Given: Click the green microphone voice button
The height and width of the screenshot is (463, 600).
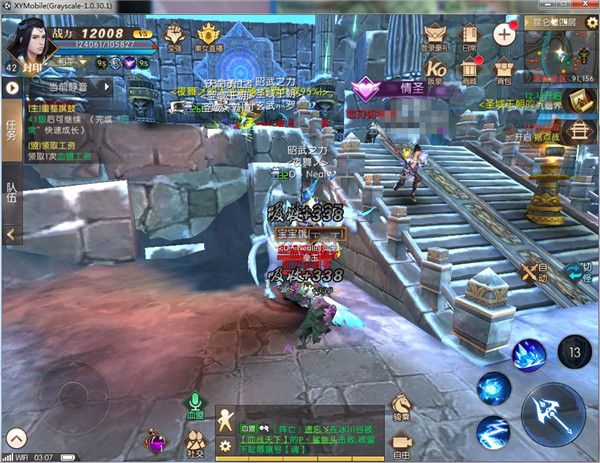Looking at the screenshot, I should (195, 403).
